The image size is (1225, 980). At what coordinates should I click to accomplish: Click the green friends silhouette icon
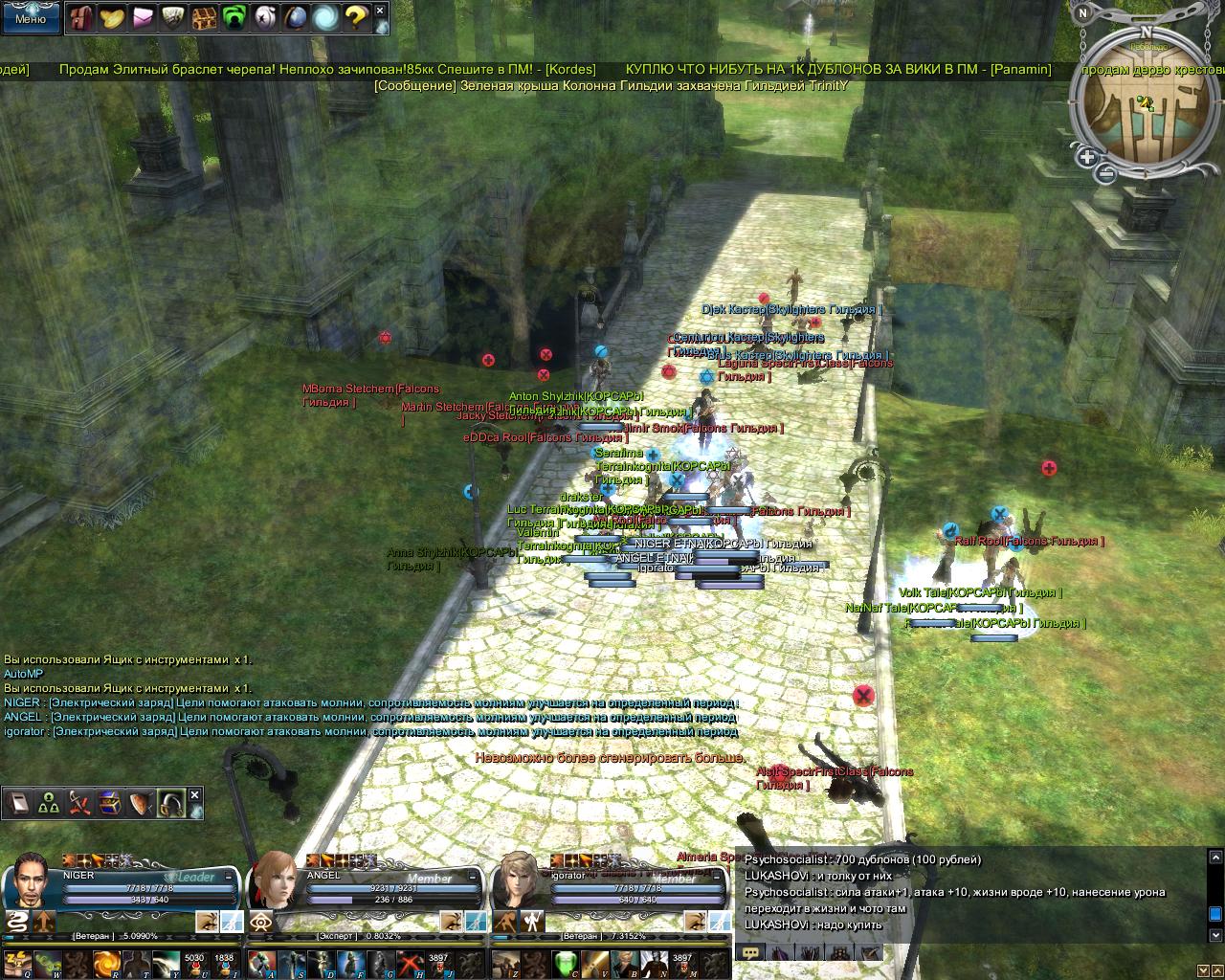234,17
